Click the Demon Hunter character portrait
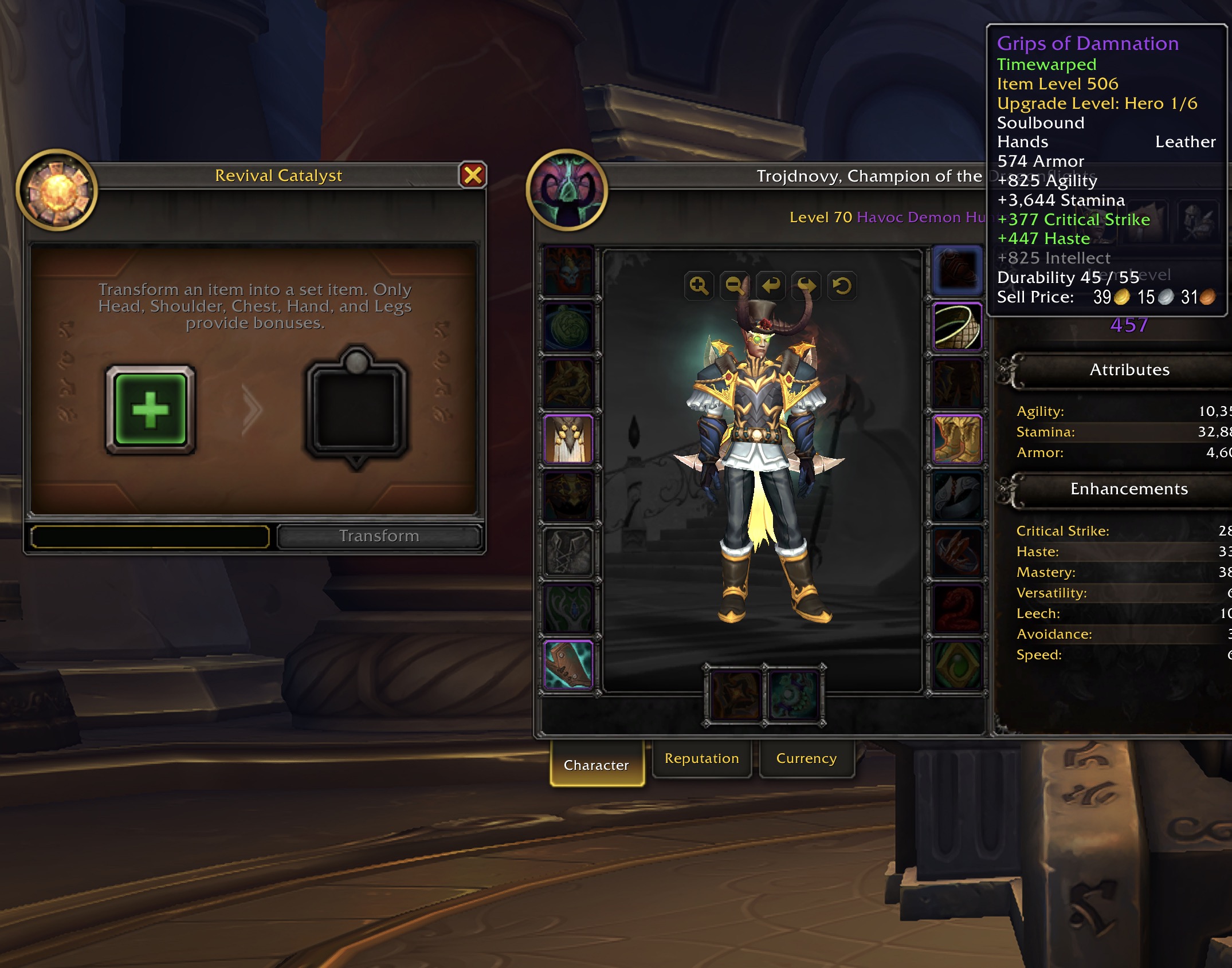 tap(567, 190)
